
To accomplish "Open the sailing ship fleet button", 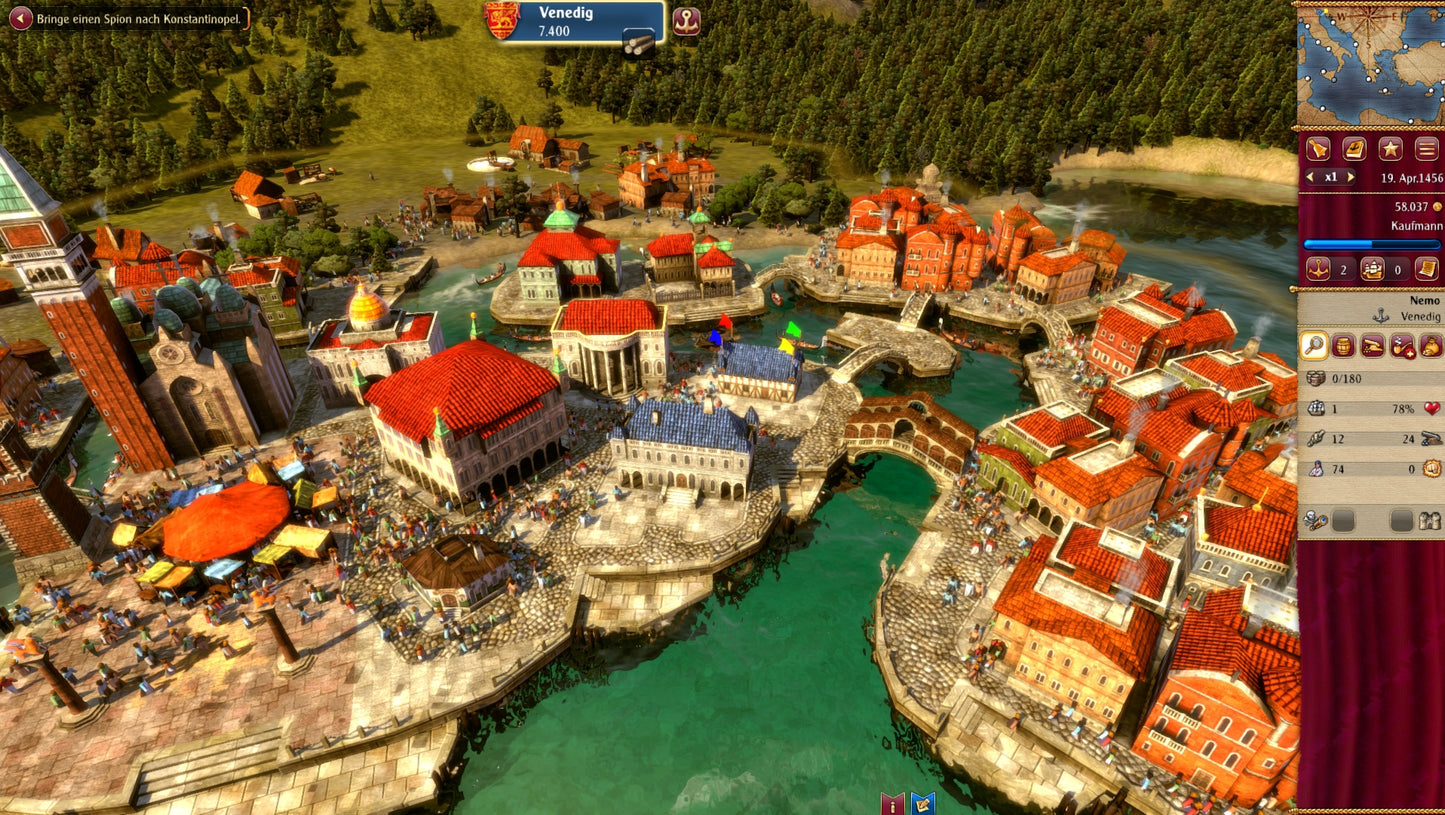I will tap(1374, 269).
